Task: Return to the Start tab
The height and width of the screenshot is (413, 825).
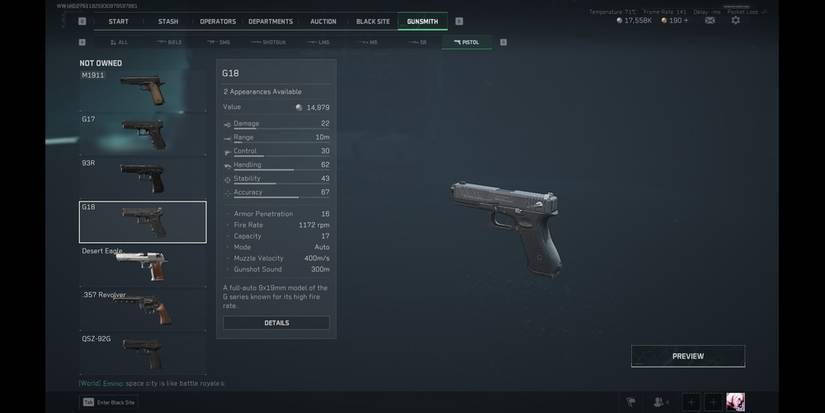Action: click(118, 21)
